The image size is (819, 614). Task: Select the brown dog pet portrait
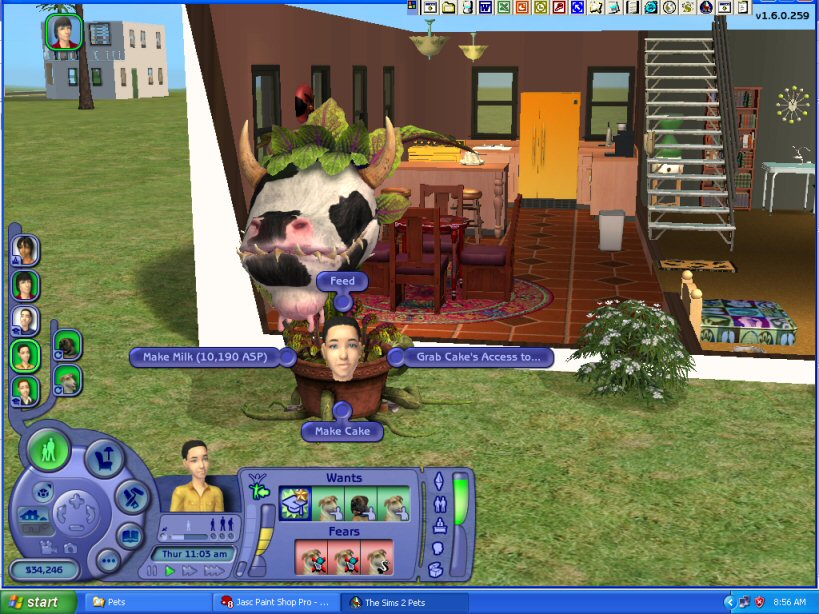click(67, 345)
